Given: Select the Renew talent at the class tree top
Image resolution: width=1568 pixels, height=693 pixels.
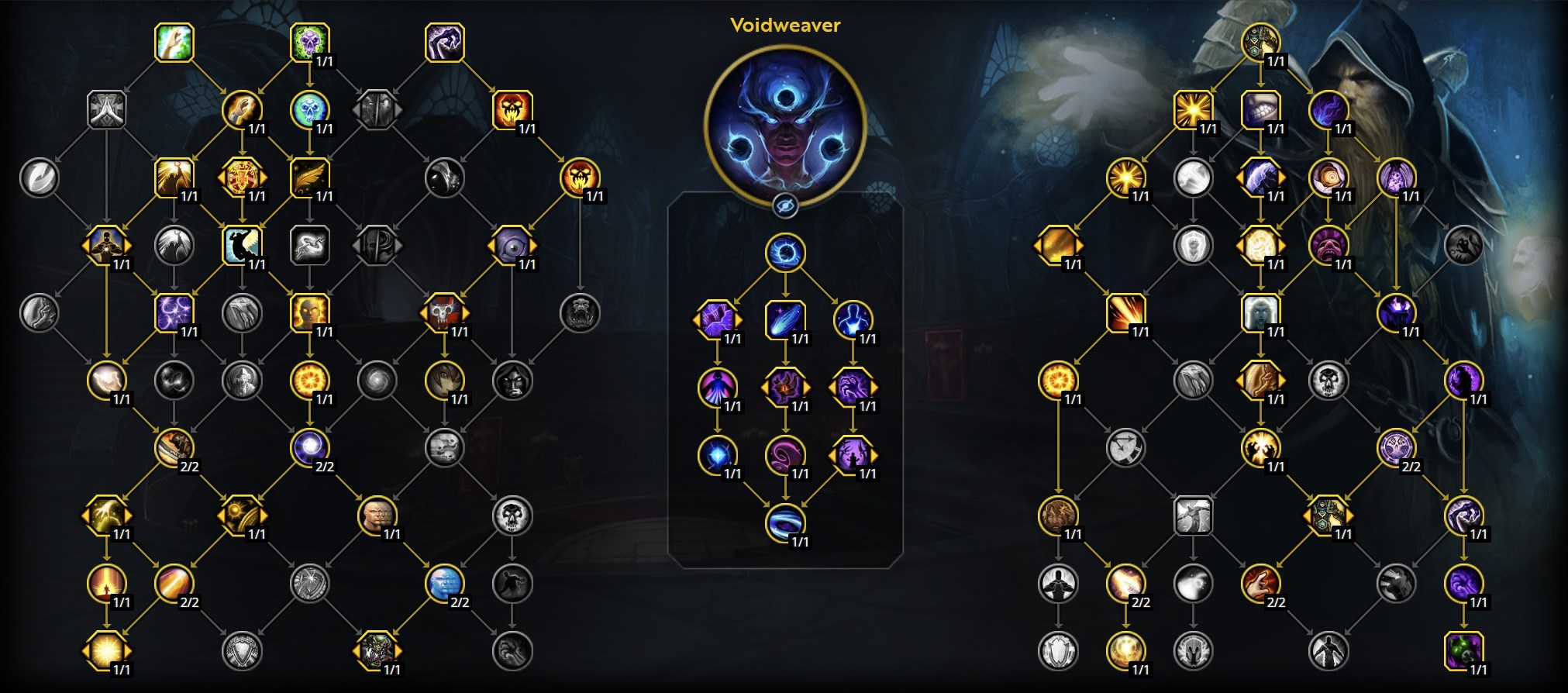Looking at the screenshot, I should (x=174, y=43).
